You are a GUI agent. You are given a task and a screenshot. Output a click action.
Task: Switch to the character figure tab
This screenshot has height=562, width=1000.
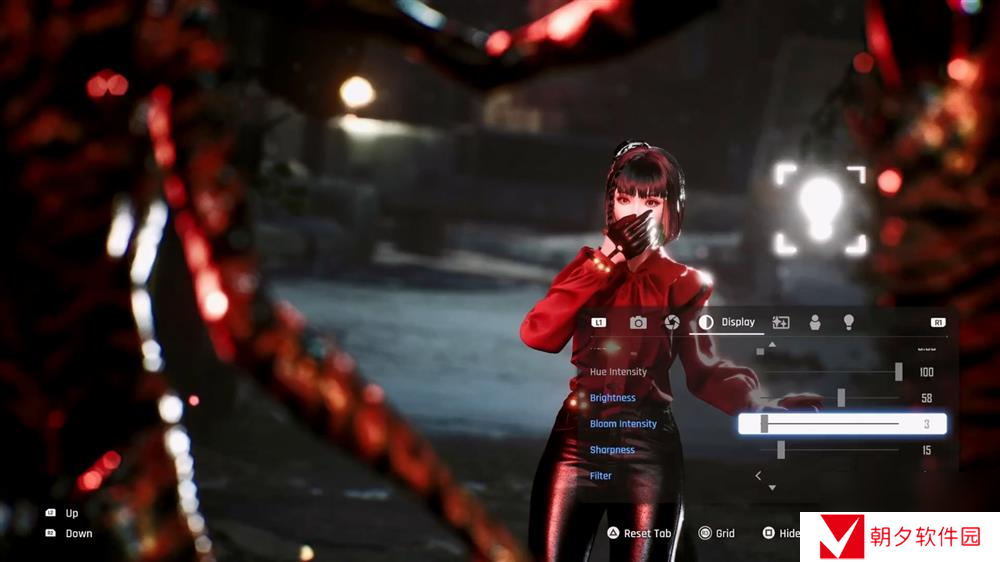[815, 322]
